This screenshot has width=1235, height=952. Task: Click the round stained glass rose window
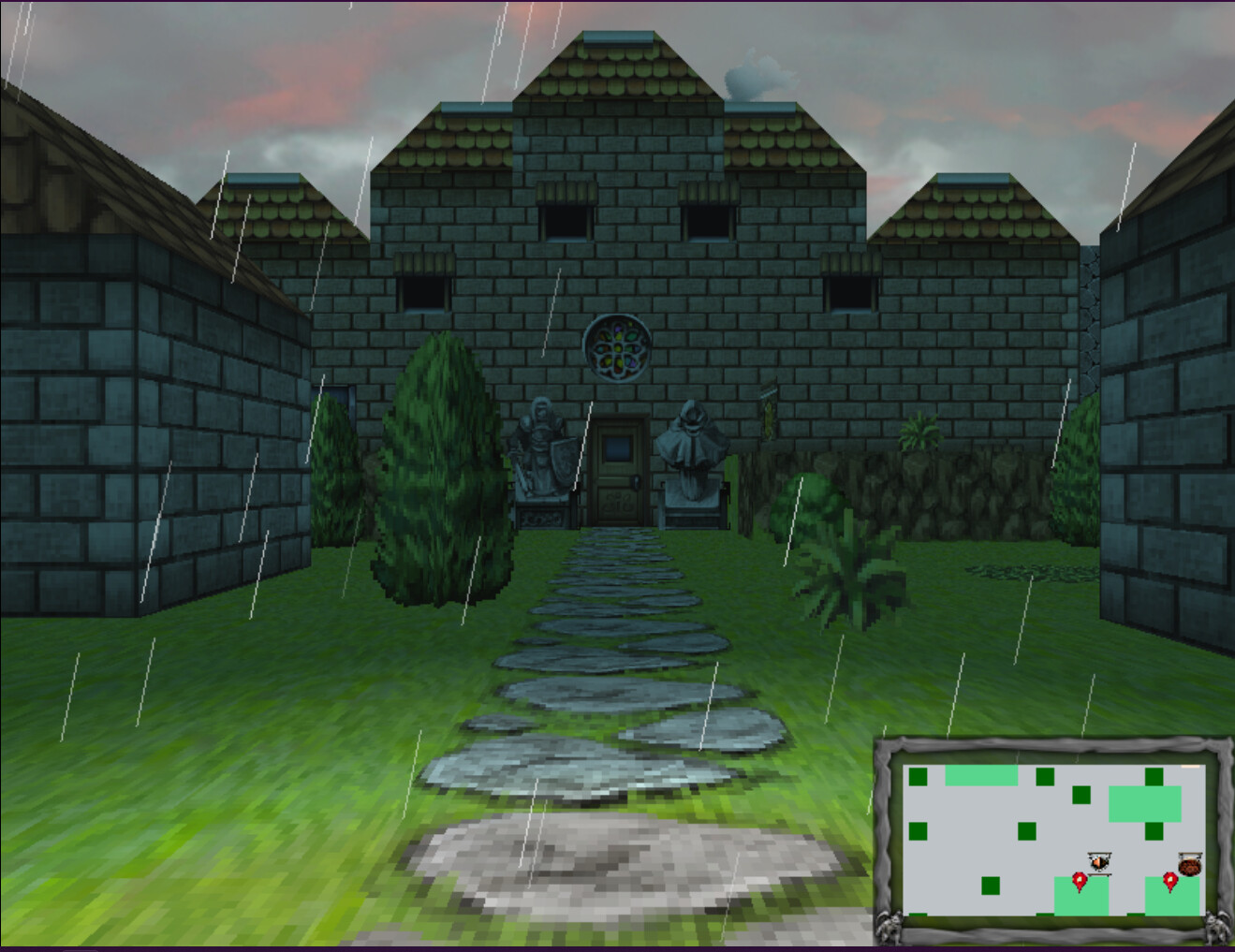tap(616, 349)
